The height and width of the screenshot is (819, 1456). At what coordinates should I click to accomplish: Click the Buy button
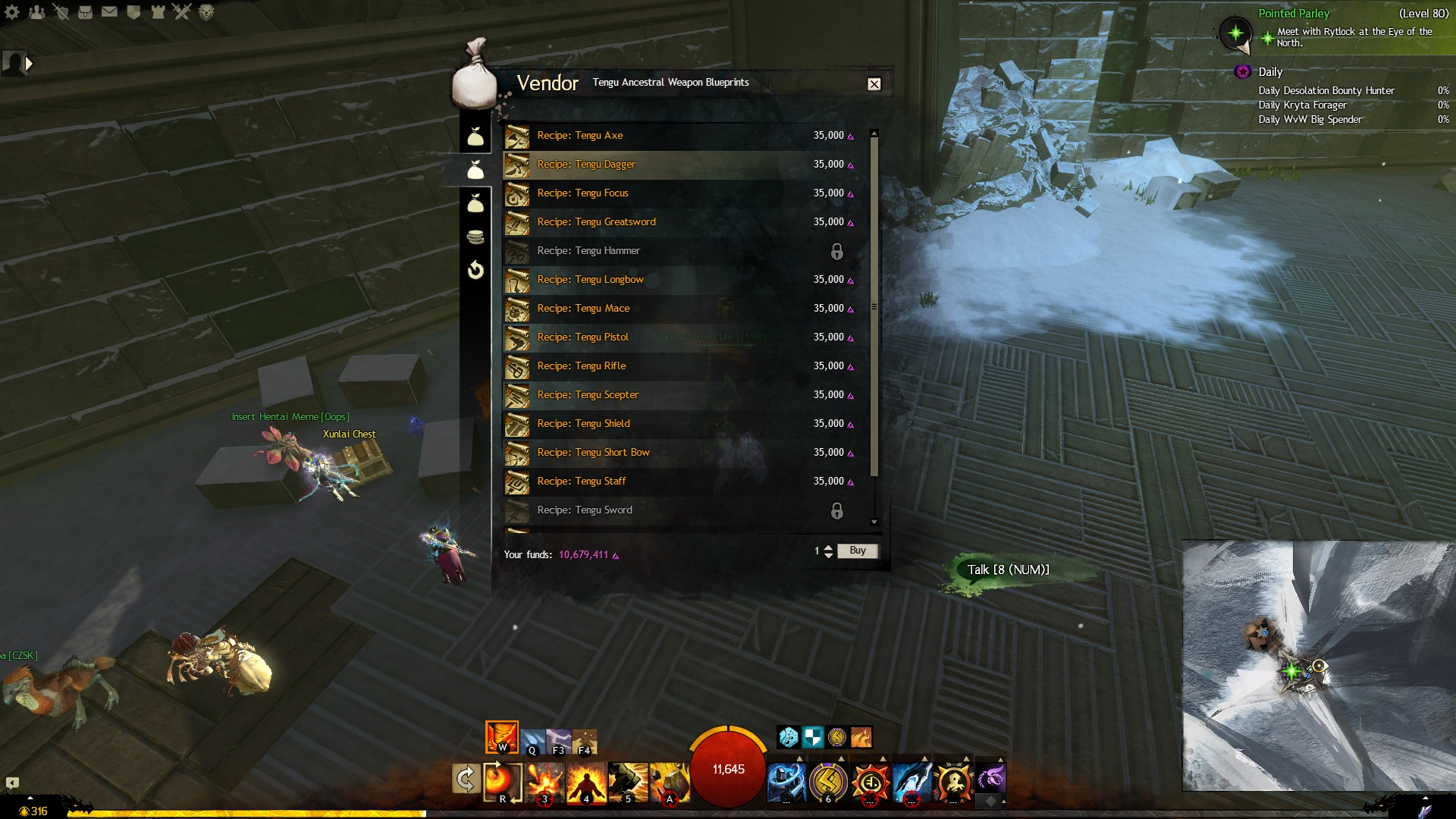(x=857, y=551)
